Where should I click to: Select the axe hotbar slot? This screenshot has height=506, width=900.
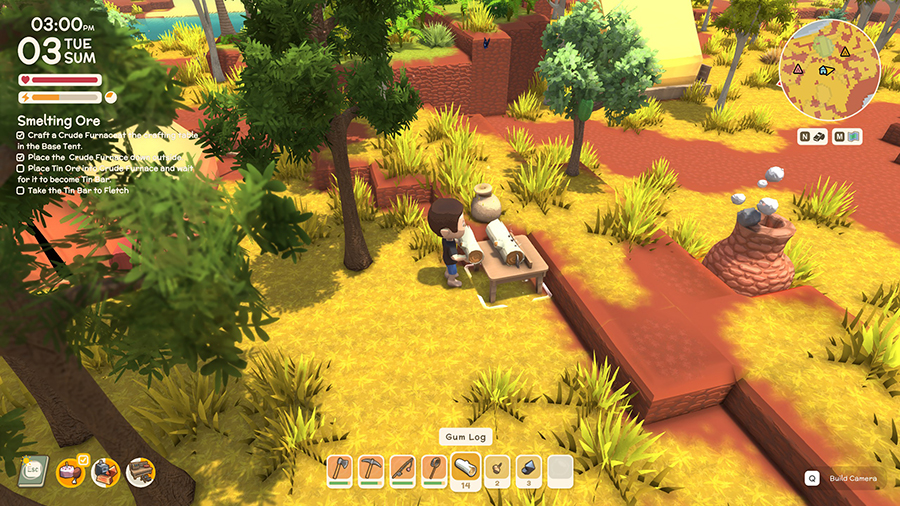click(340, 469)
